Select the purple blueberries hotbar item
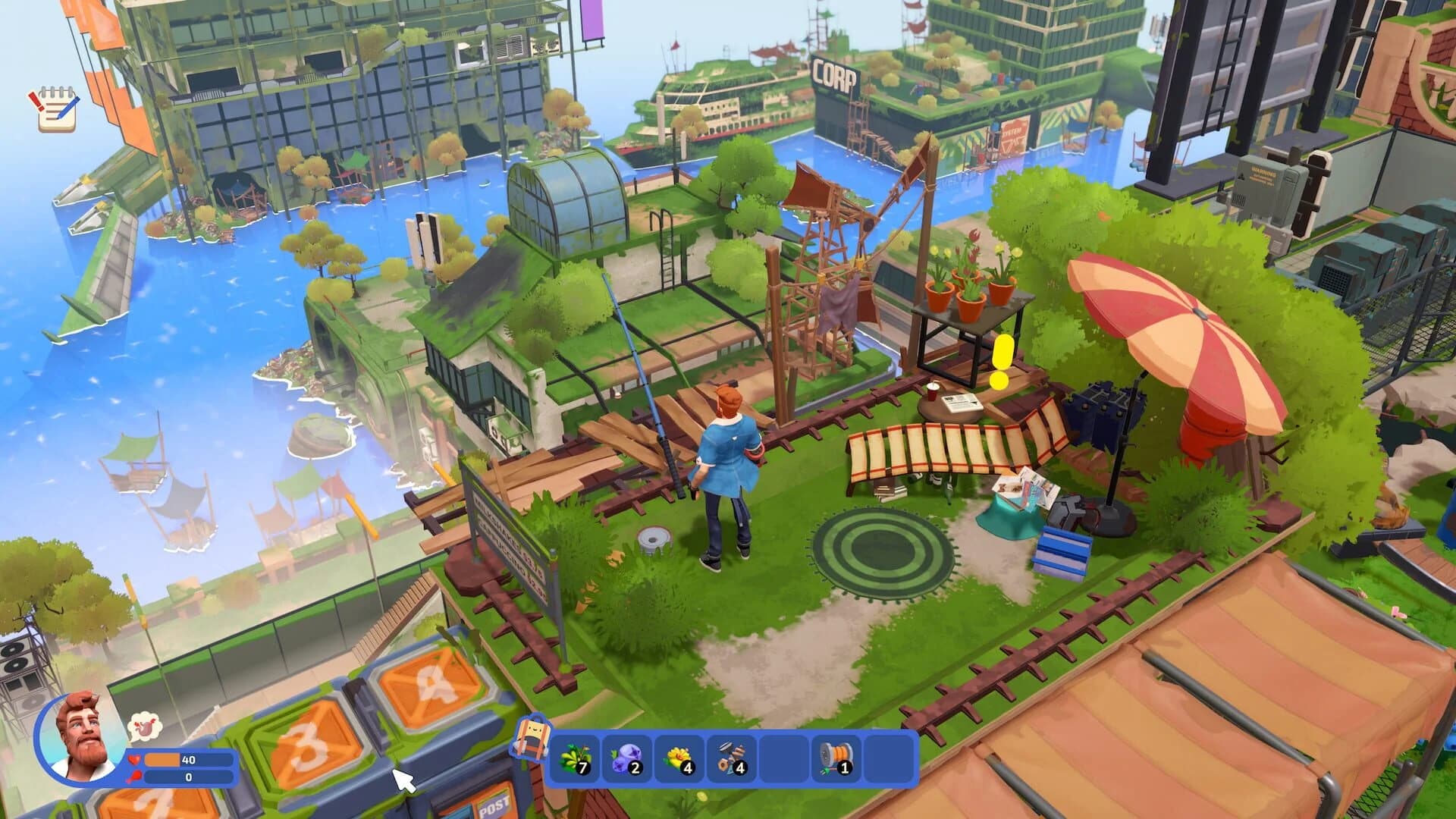Image resolution: width=1456 pixels, height=819 pixels. pyautogui.click(x=629, y=759)
